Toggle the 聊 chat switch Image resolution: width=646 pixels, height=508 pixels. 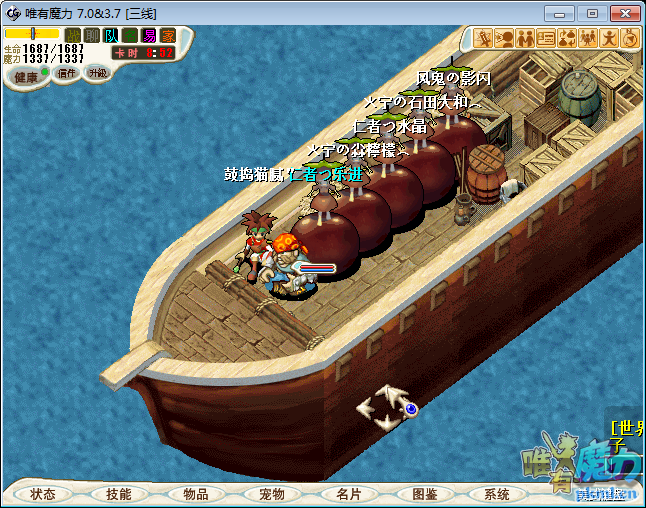click(91, 36)
